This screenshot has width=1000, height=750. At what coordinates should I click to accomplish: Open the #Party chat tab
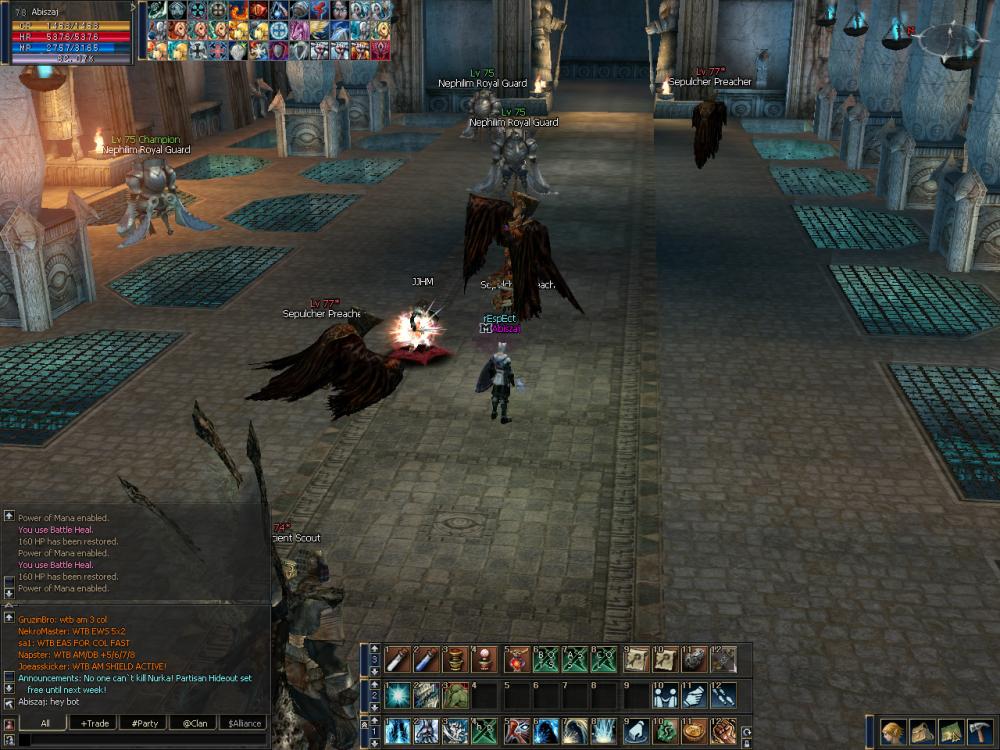[x=143, y=723]
